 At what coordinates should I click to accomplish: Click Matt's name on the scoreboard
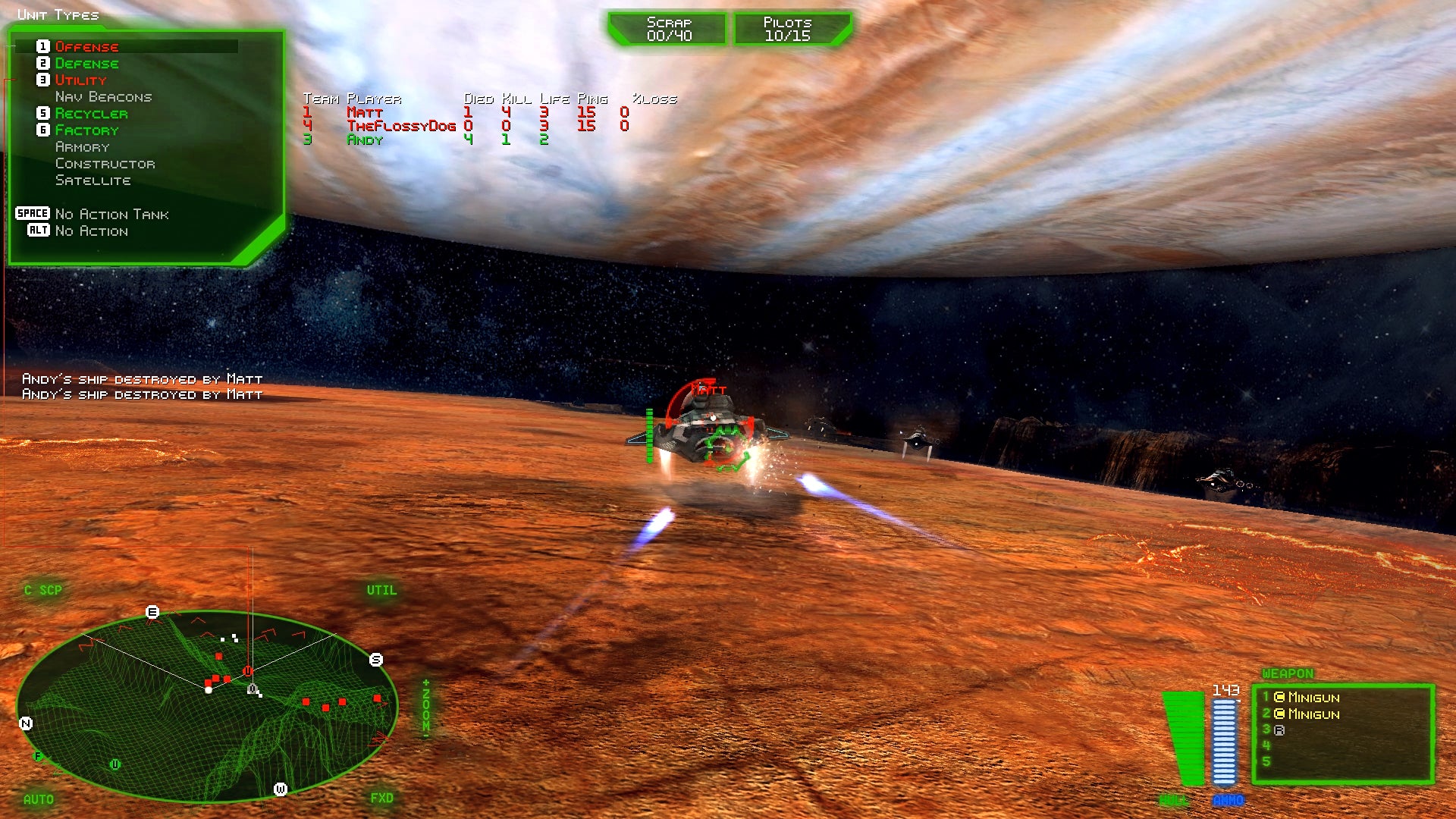pos(364,111)
